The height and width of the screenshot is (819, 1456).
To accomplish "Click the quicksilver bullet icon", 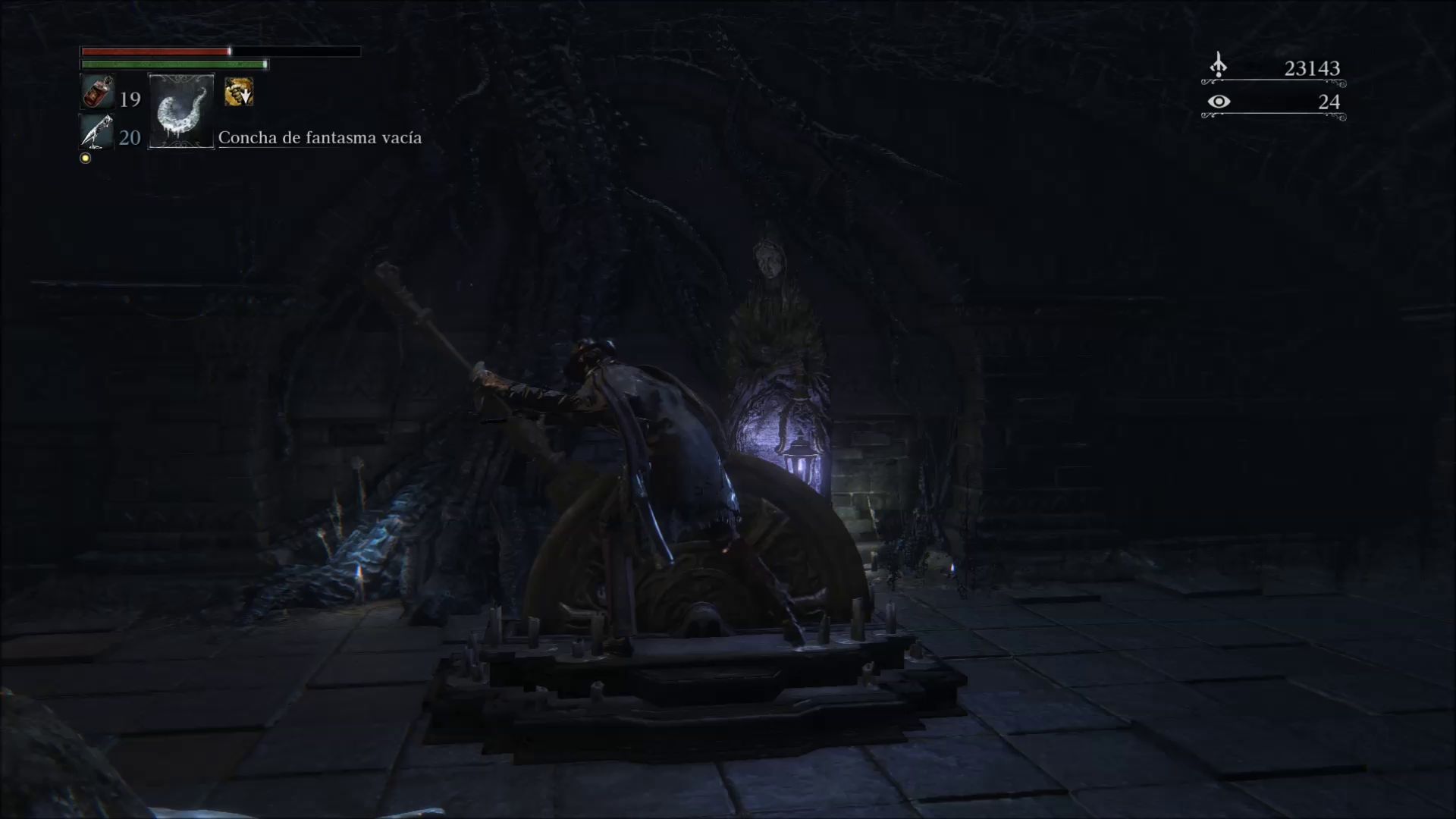I will click(x=97, y=133).
